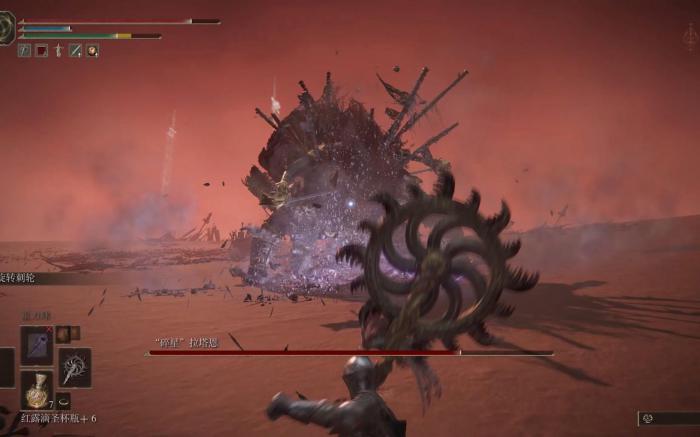Click the round emblem at the top-left
The height and width of the screenshot is (437, 700).
(x=6, y=28)
